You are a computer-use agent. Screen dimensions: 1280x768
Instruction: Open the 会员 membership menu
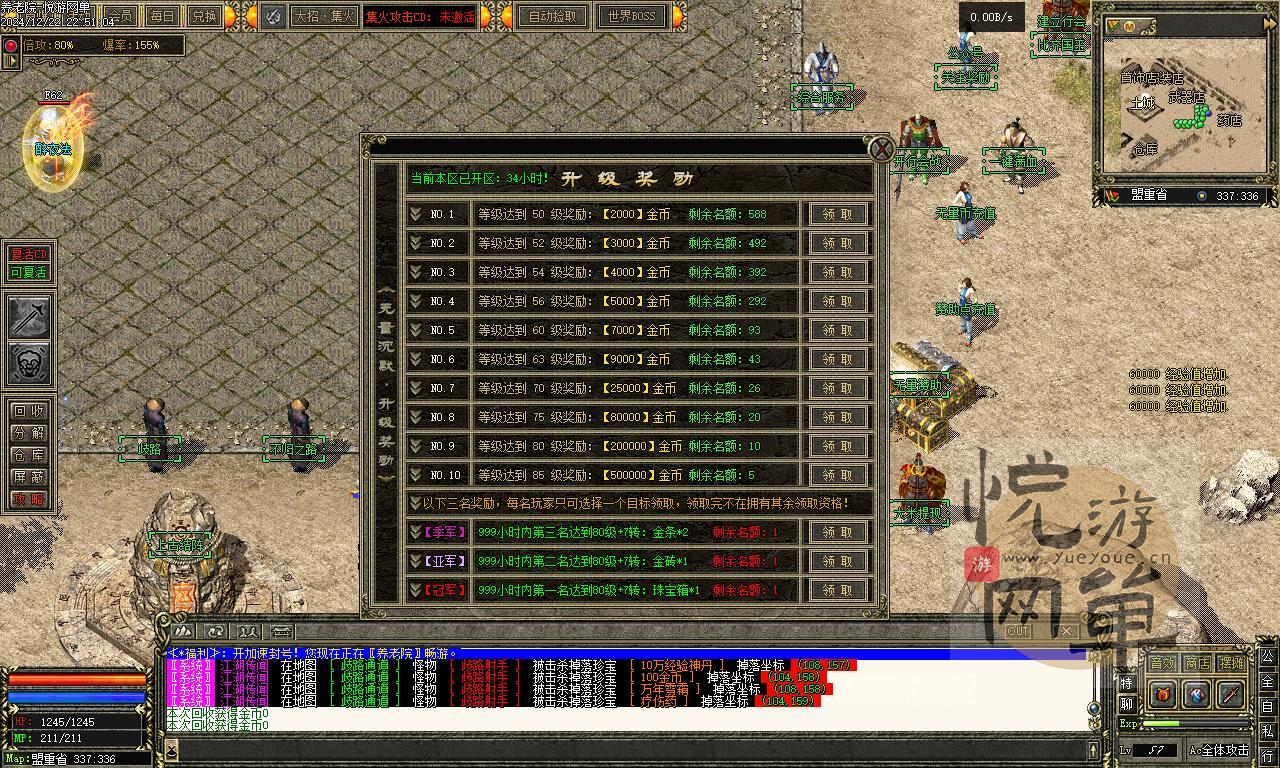click(x=121, y=16)
